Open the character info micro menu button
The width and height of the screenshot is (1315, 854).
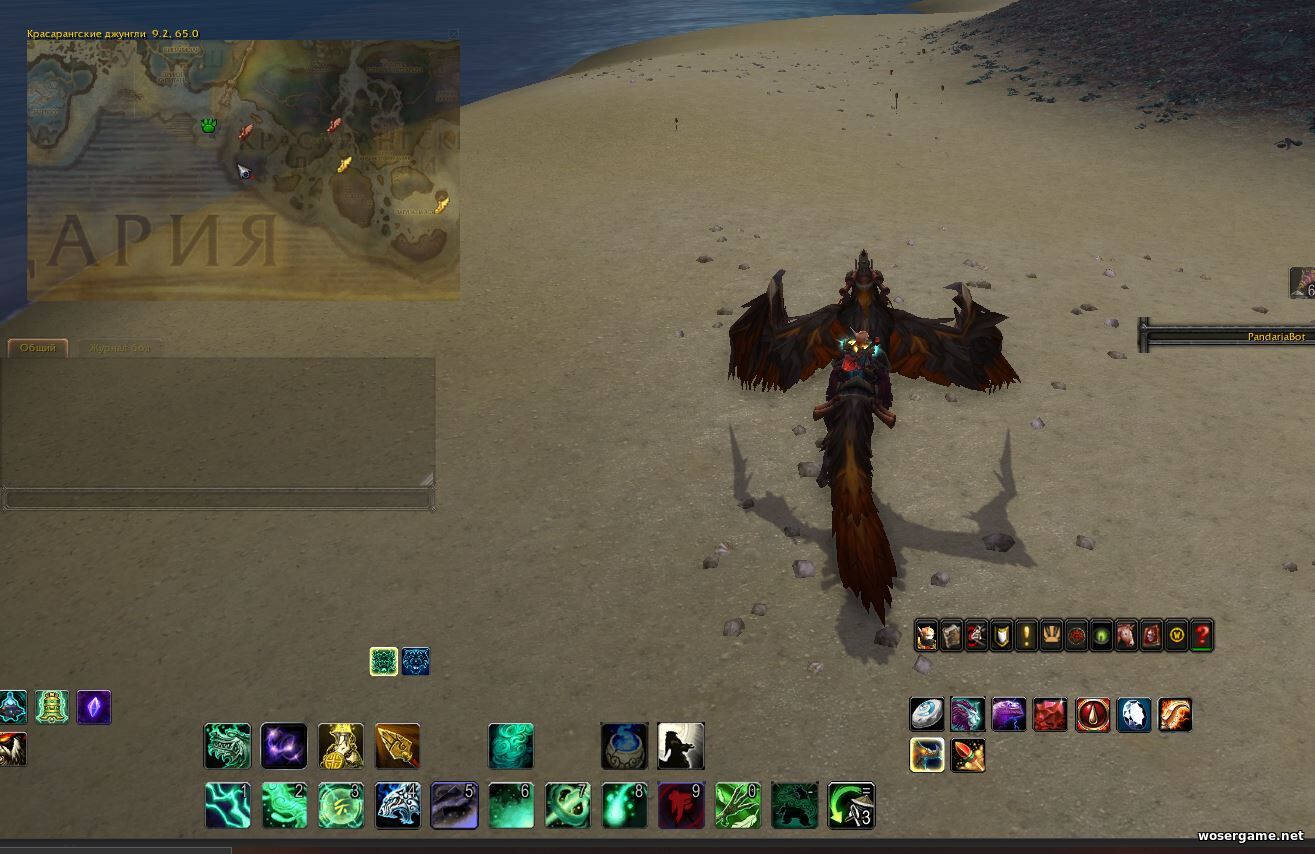point(927,636)
